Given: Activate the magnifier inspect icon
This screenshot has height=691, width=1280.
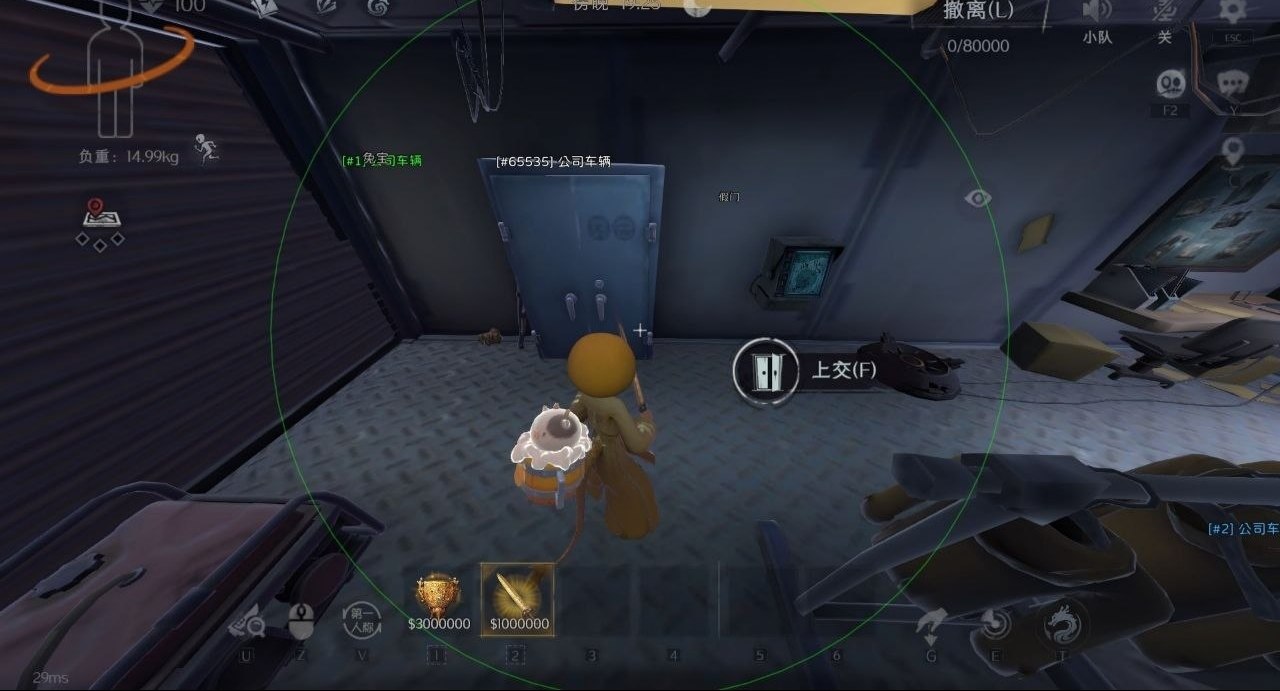Looking at the screenshot, I should tap(246, 624).
